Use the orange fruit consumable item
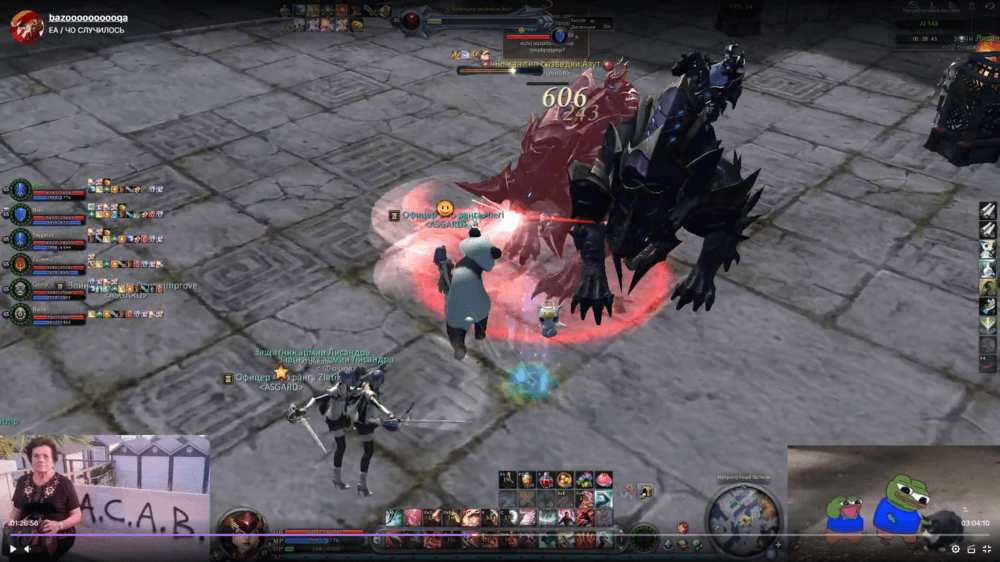 [x=565, y=480]
